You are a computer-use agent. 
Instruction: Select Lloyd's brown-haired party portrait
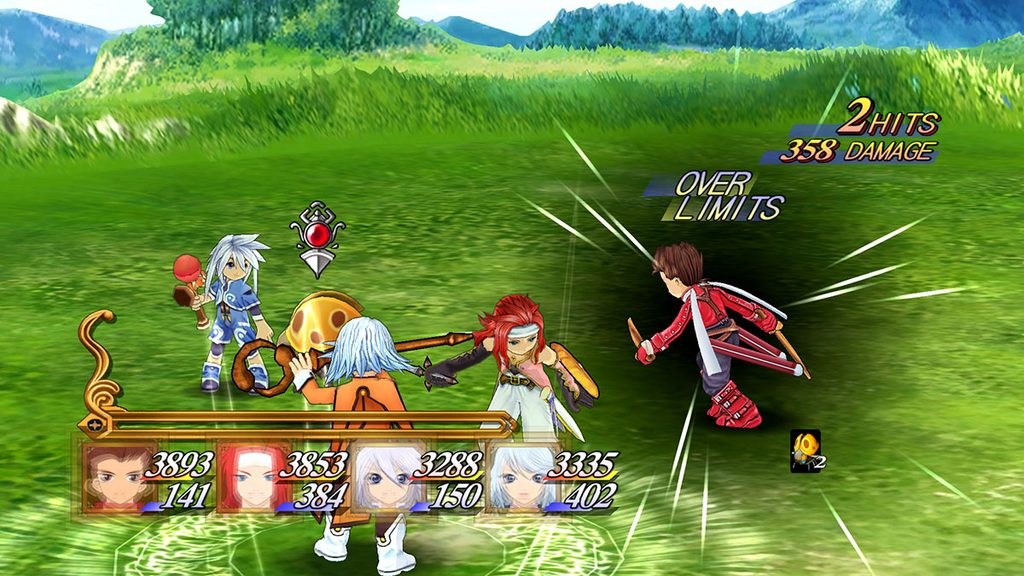[113, 478]
